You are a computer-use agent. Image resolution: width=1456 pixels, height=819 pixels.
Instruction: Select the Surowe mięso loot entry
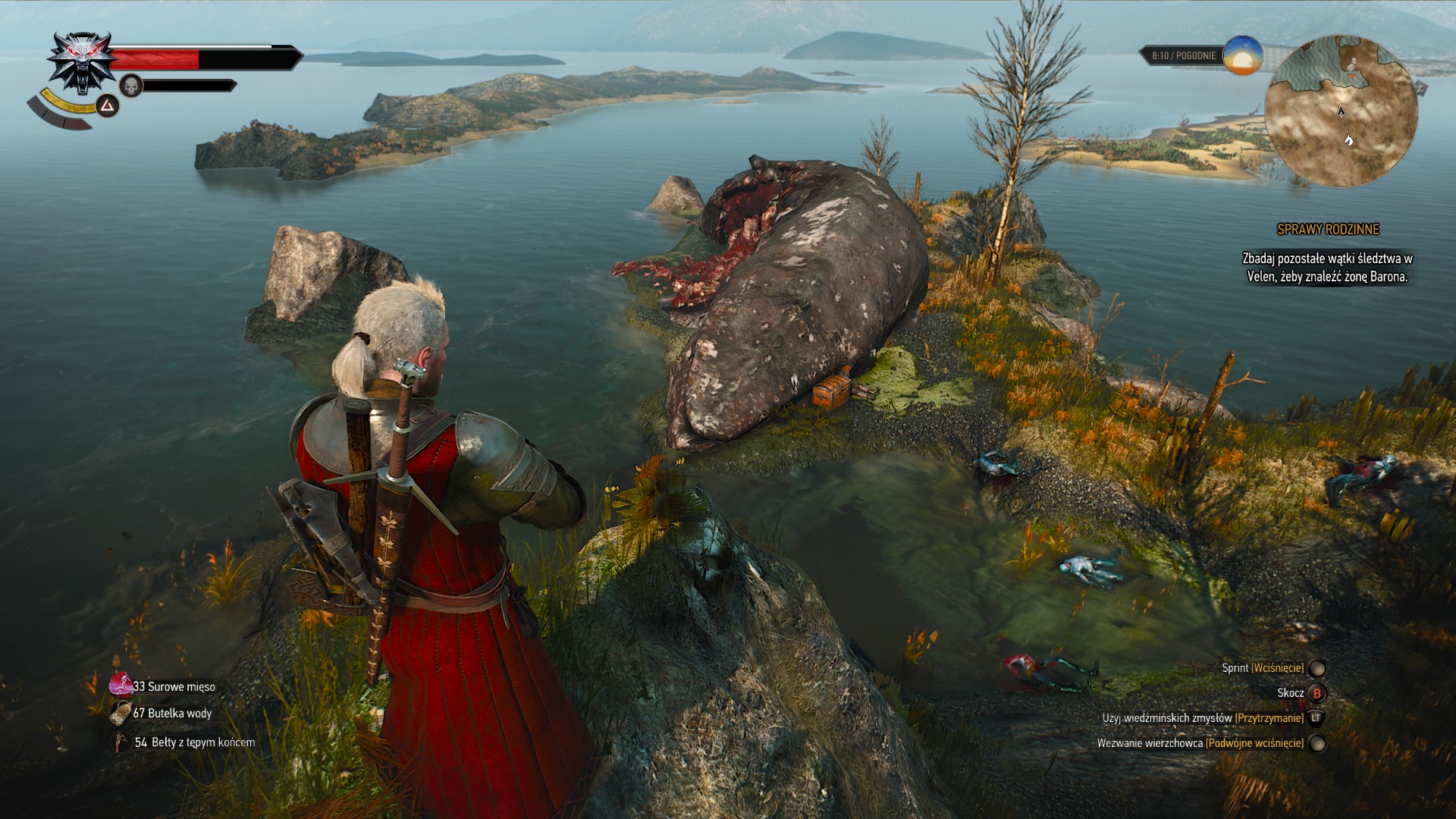[173, 686]
